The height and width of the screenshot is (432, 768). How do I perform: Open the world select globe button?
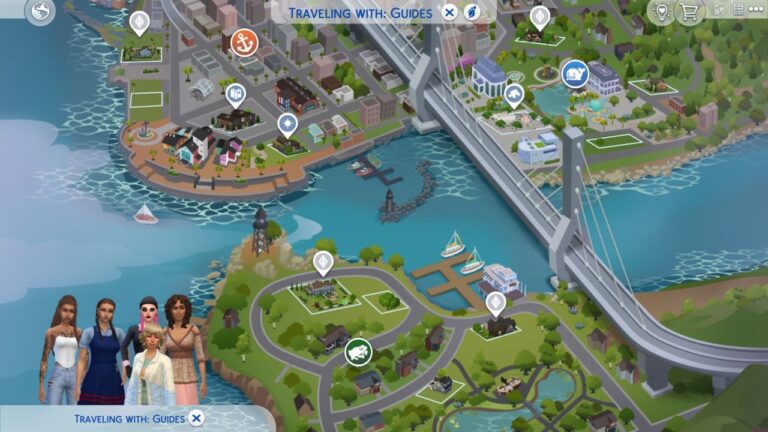tap(40, 13)
